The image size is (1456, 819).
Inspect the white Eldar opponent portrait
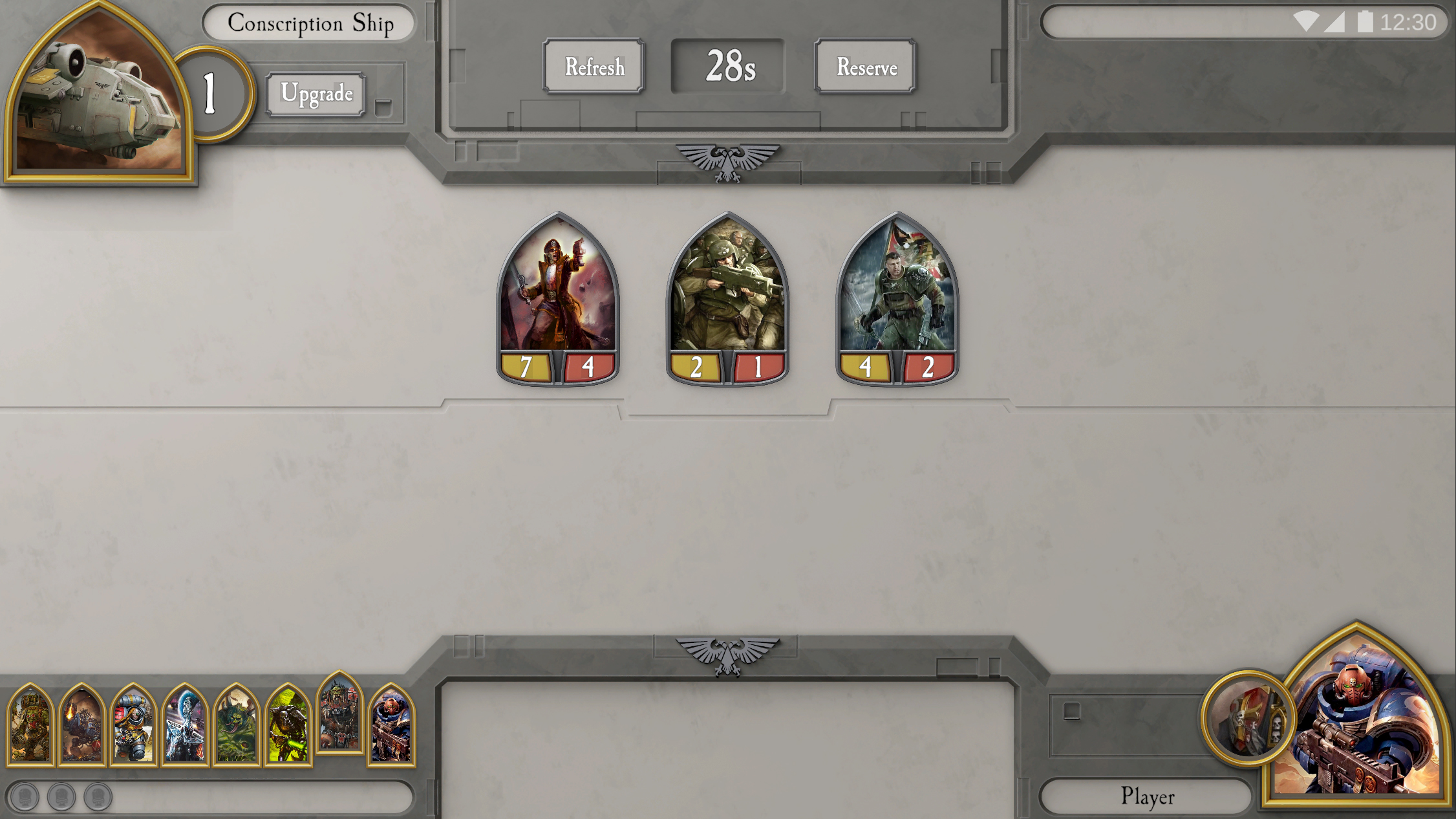click(x=185, y=725)
